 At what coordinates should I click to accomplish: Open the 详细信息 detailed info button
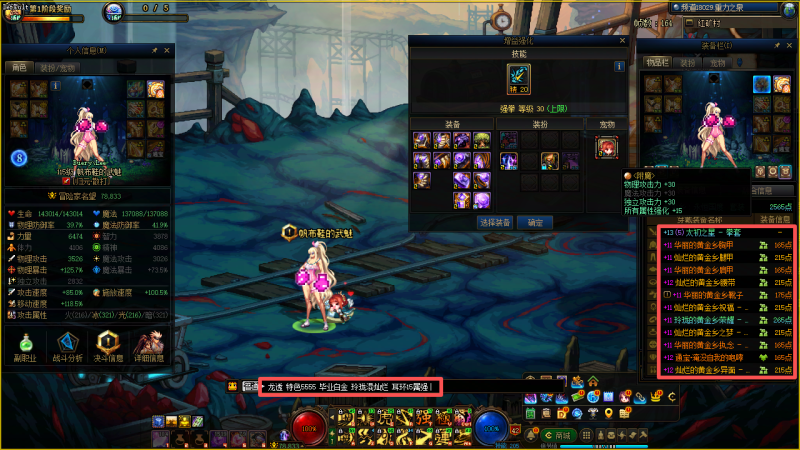pos(151,347)
